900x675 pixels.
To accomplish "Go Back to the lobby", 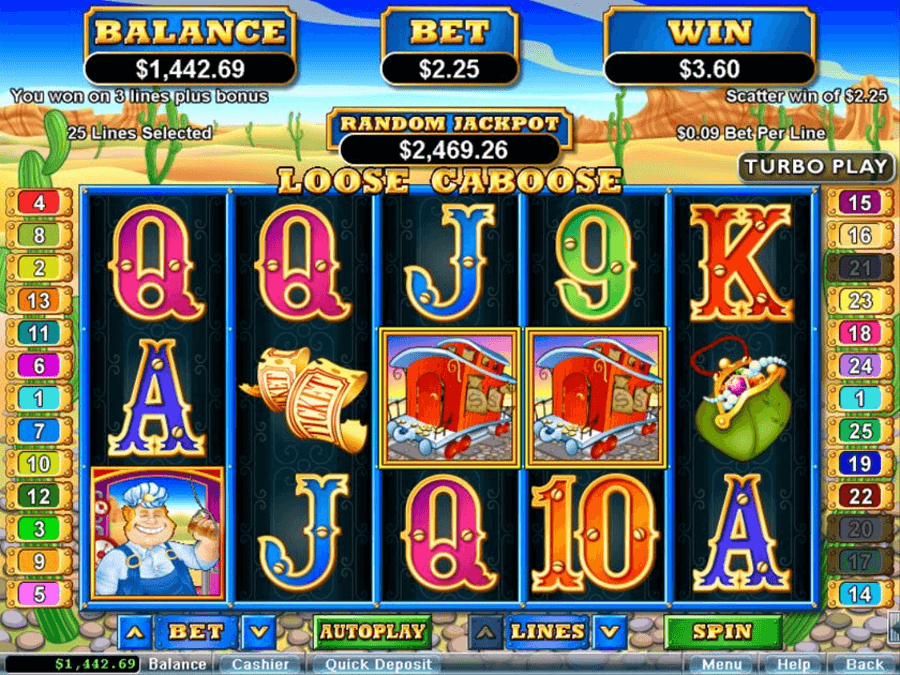I will coord(864,664).
